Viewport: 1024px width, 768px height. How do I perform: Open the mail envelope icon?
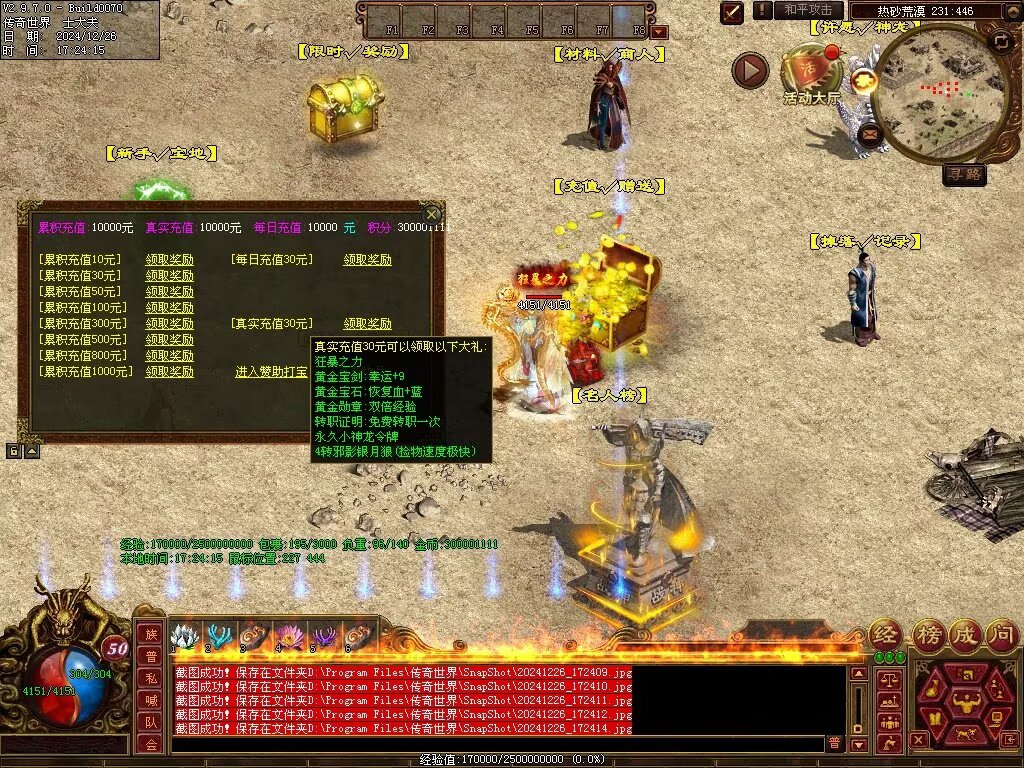click(x=870, y=132)
